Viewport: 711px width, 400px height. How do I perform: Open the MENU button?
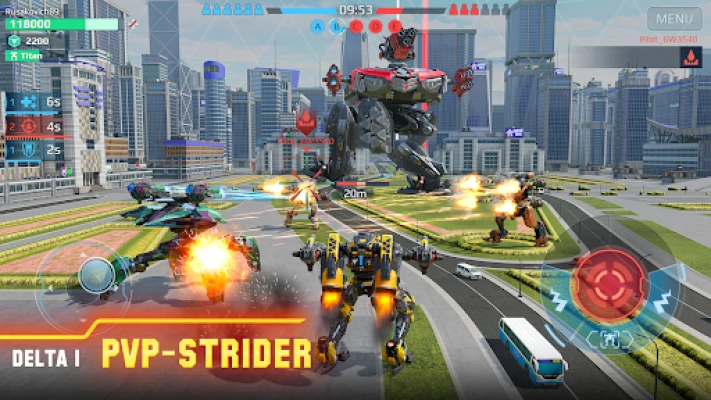coord(674,18)
